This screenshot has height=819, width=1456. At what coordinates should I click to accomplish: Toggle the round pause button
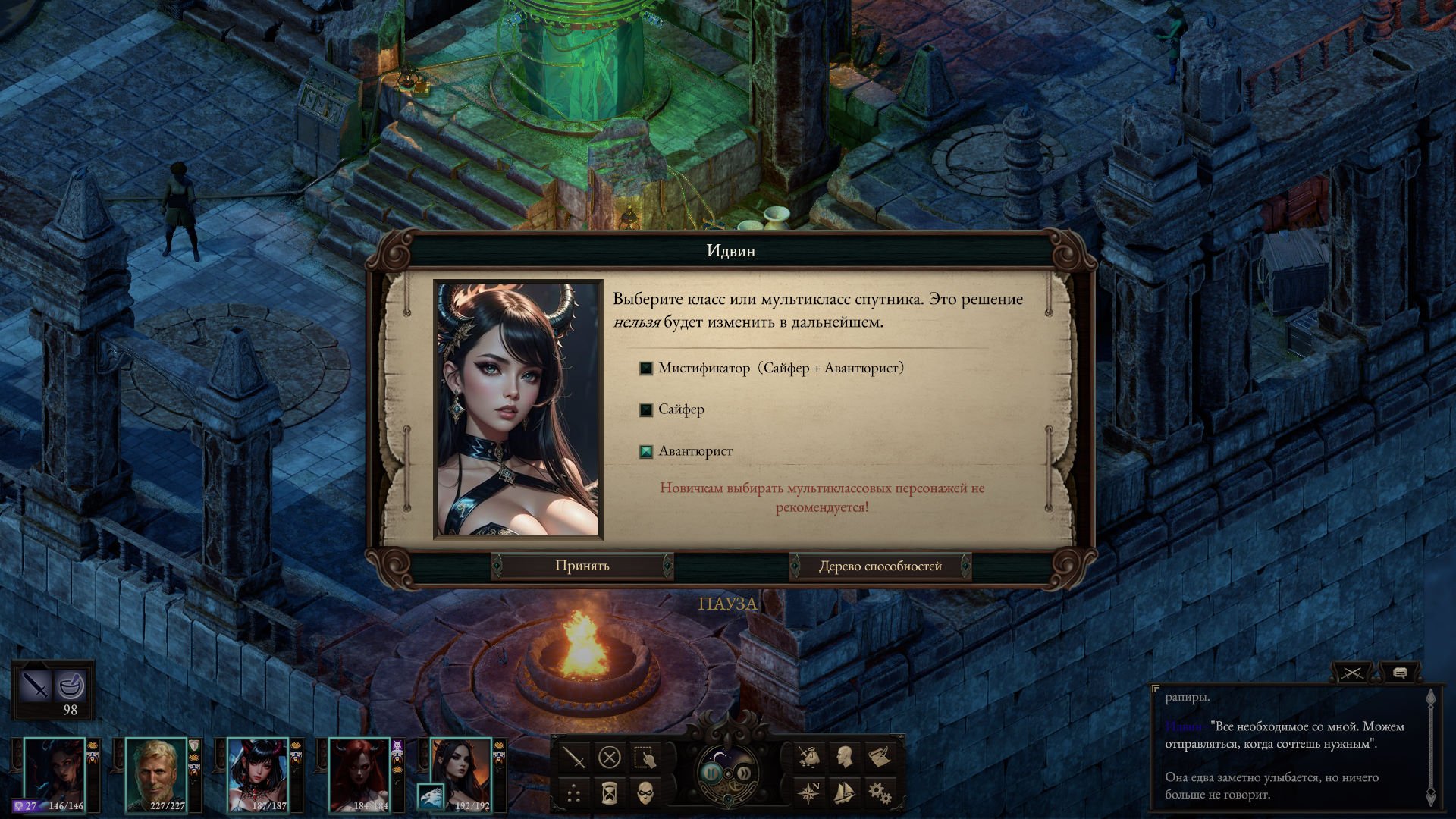click(x=711, y=773)
